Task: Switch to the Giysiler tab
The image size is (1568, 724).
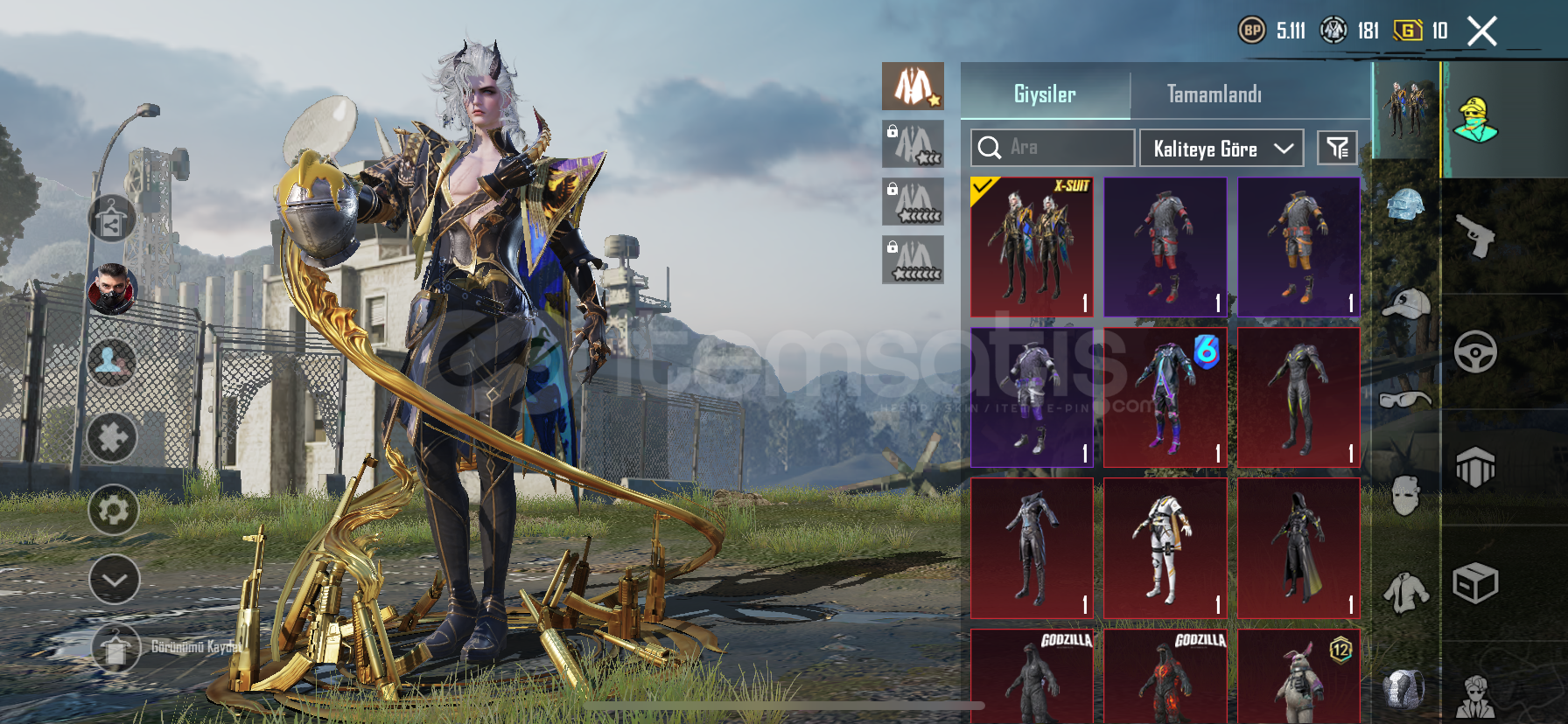Action: tap(1045, 94)
